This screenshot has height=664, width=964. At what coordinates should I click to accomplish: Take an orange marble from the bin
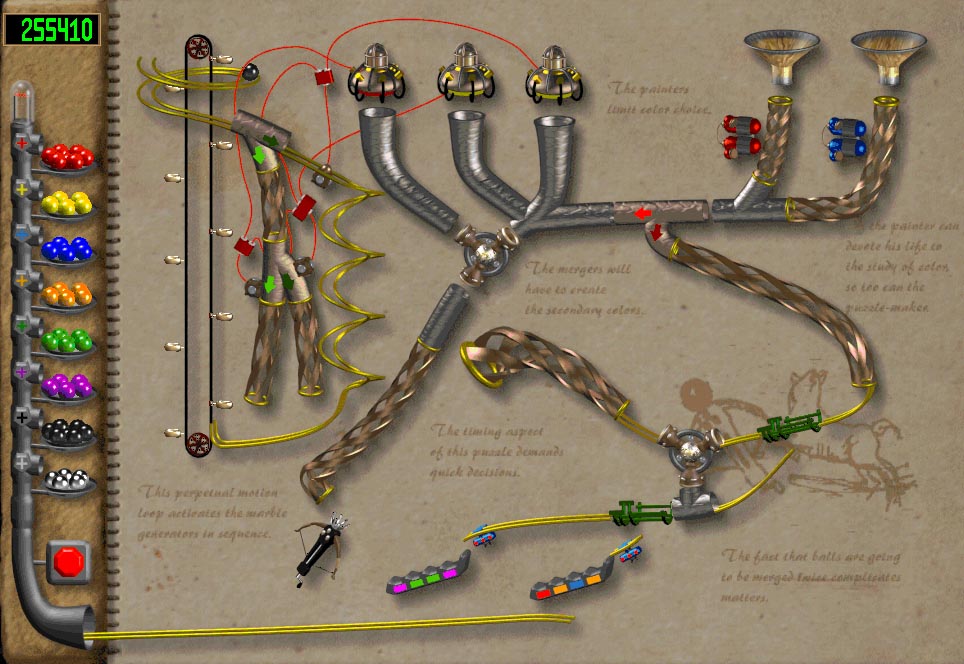pos(68,295)
